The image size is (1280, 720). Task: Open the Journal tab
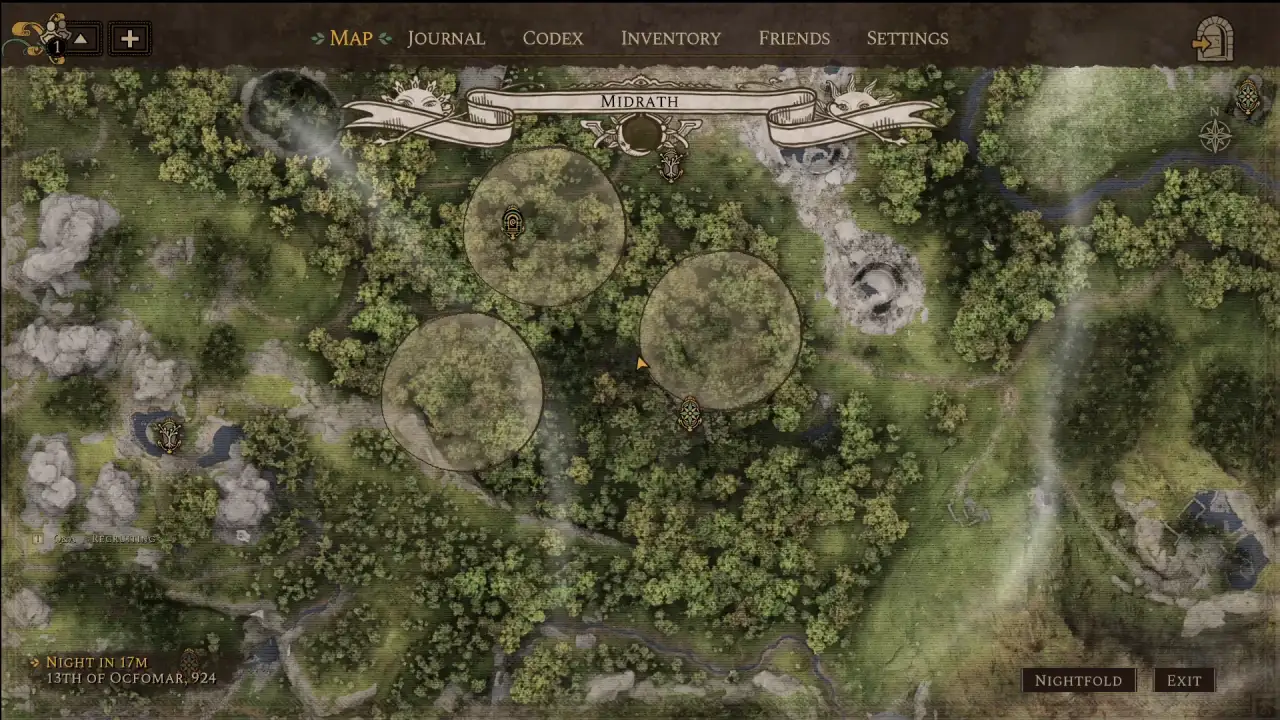[x=445, y=38]
